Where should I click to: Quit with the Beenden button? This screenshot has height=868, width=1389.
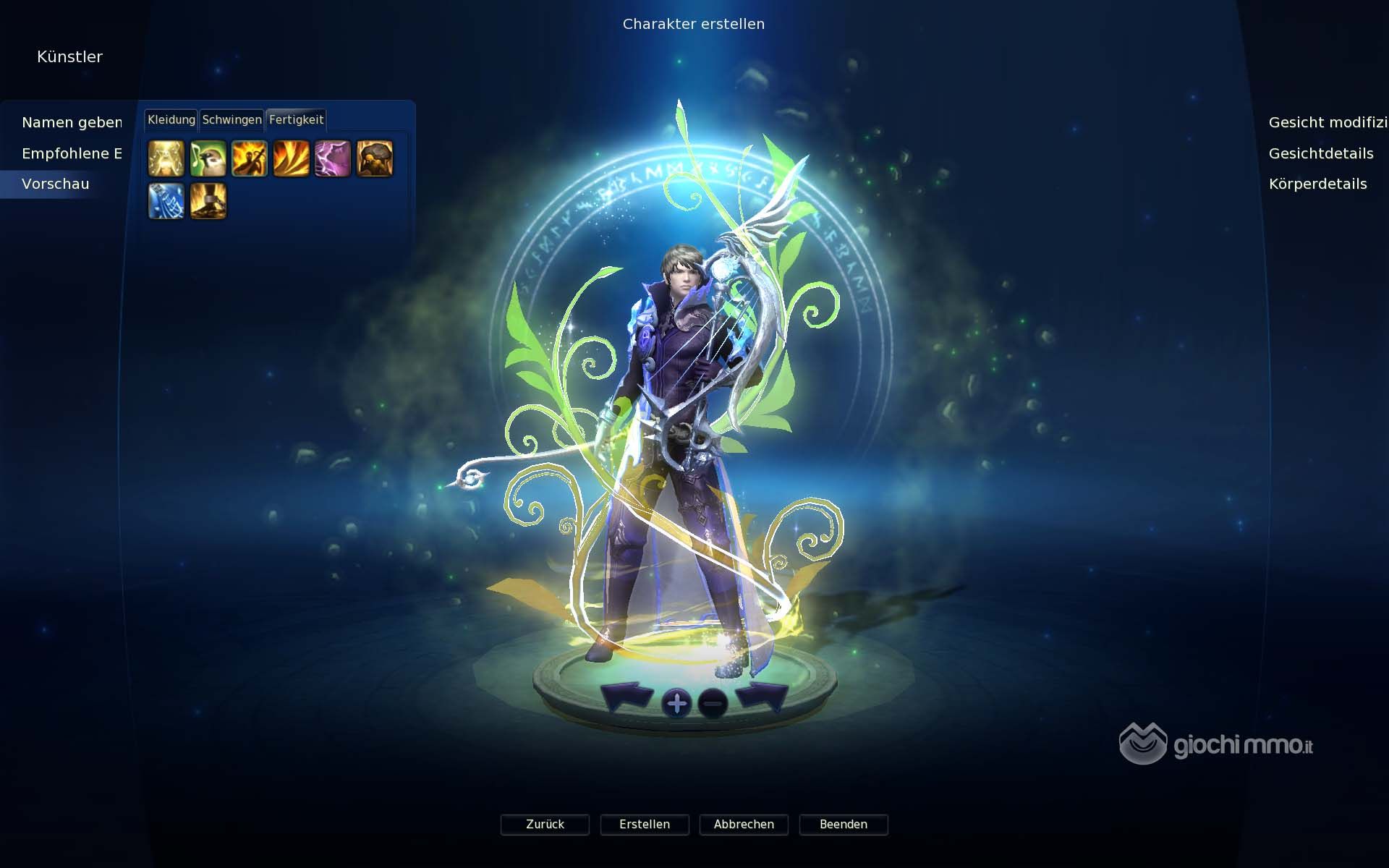(844, 825)
